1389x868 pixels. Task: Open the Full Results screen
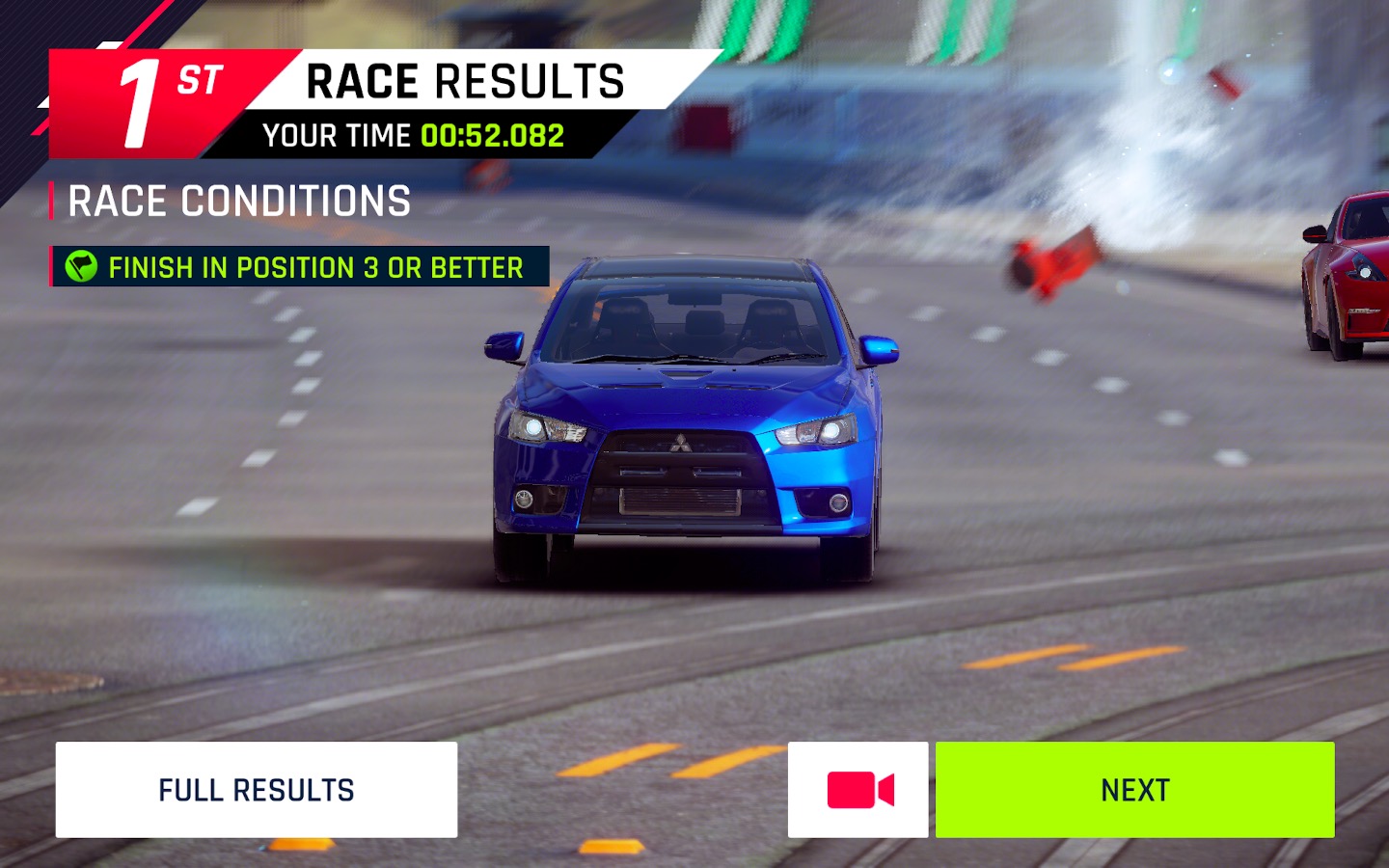click(256, 790)
